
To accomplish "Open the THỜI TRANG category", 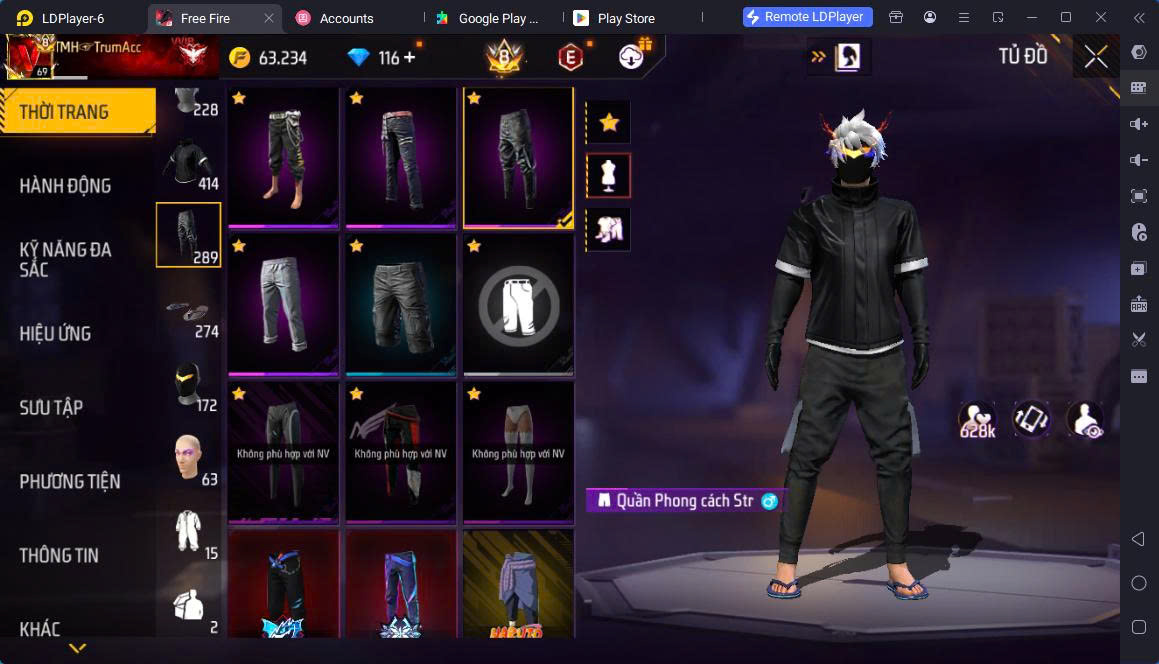I will tap(76, 111).
